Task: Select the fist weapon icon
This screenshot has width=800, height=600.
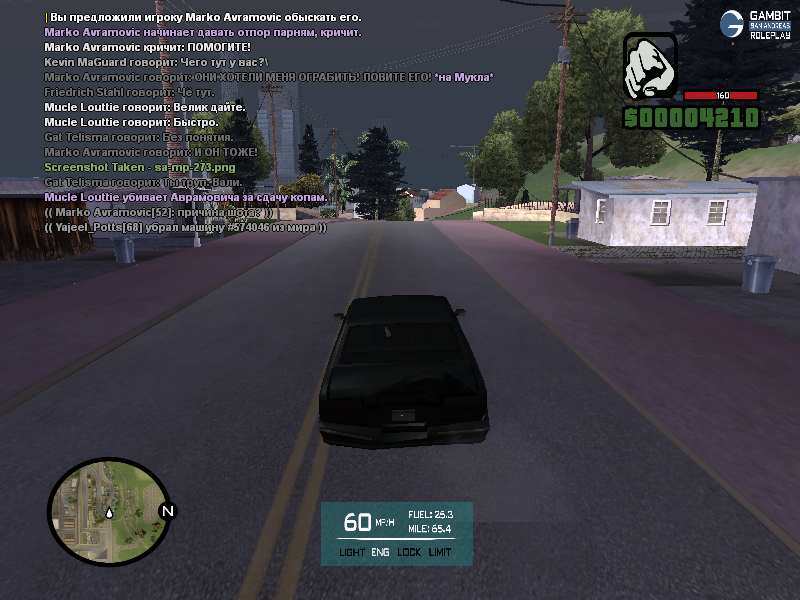Action: pyautogui.click(x=650, y=66)
